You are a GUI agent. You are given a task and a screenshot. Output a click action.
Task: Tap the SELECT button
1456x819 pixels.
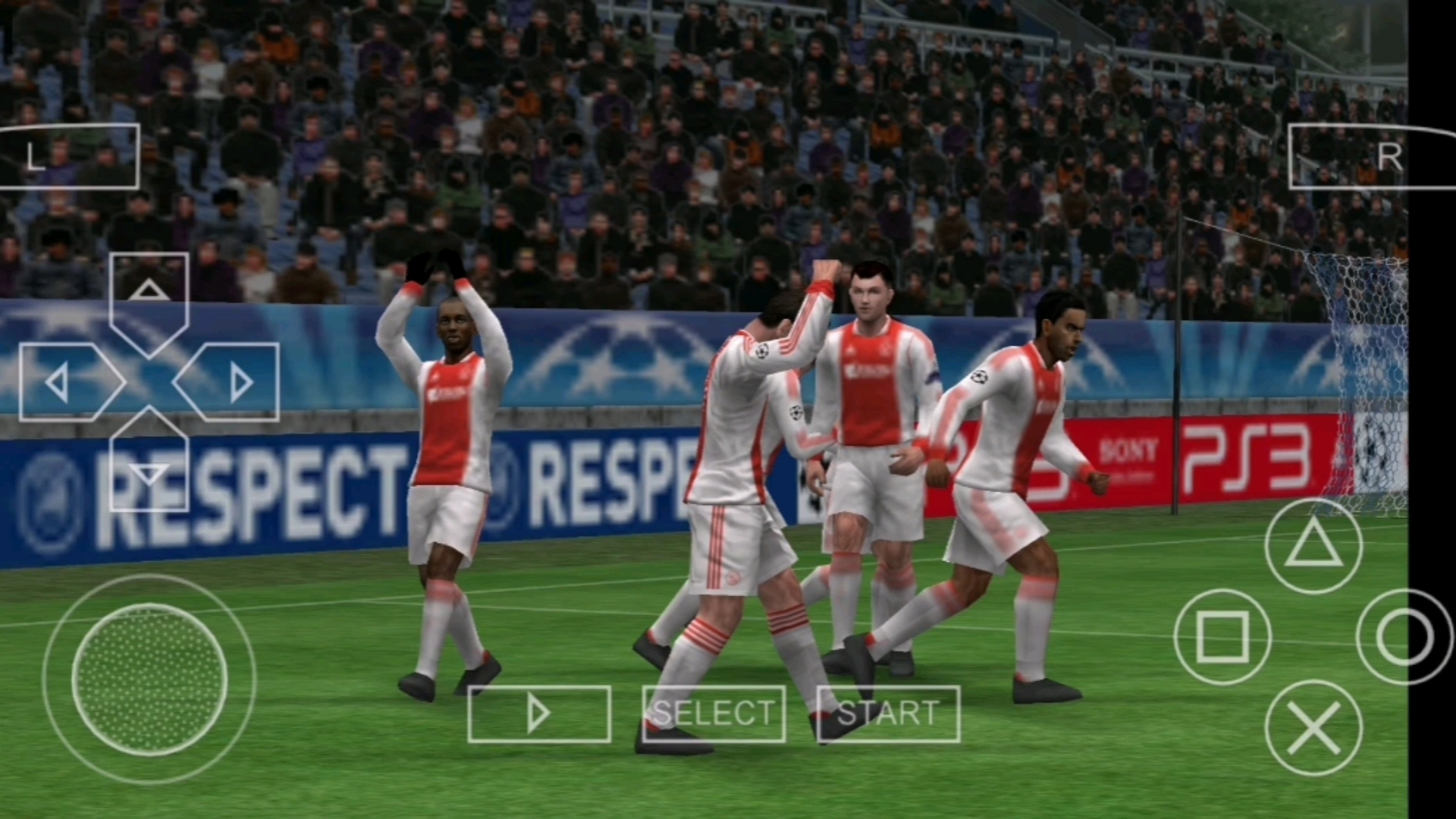[714, 714]
